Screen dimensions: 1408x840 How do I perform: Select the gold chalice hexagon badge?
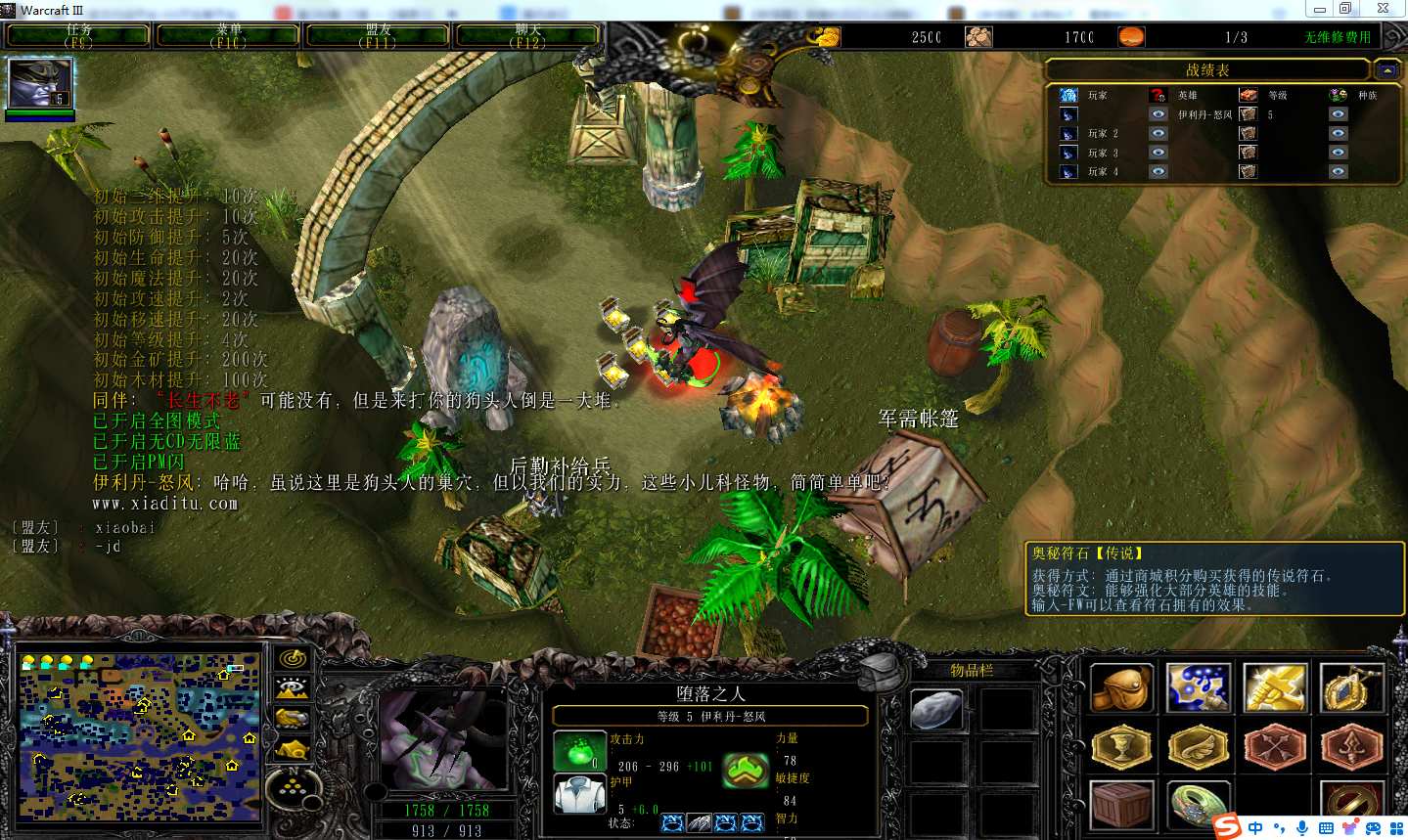(x=1121, y=748)
